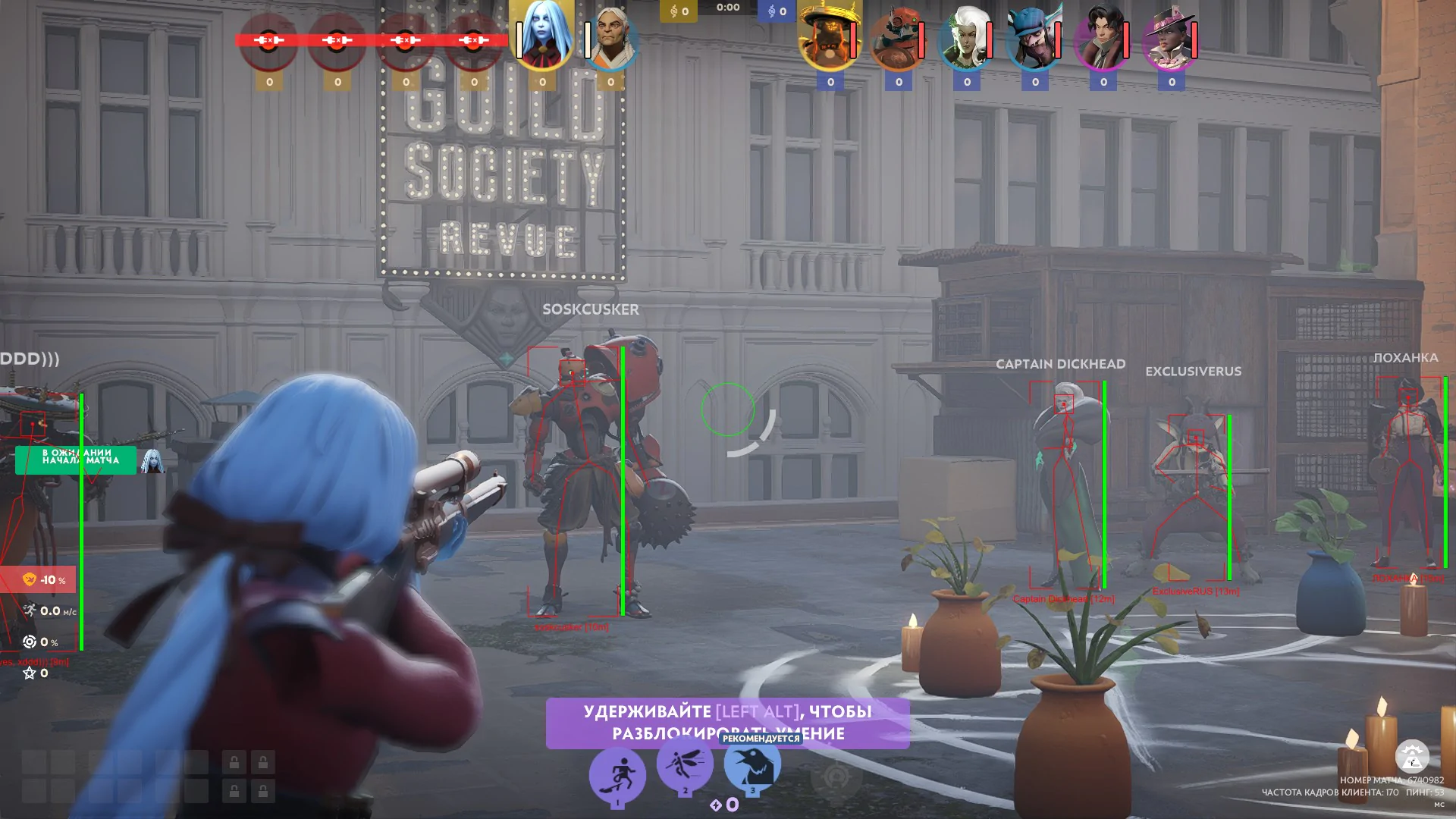Viewport: 1456px width, 819px height.
Task: Click the white-haired old man teammate portrait
Action: (611, 38)
